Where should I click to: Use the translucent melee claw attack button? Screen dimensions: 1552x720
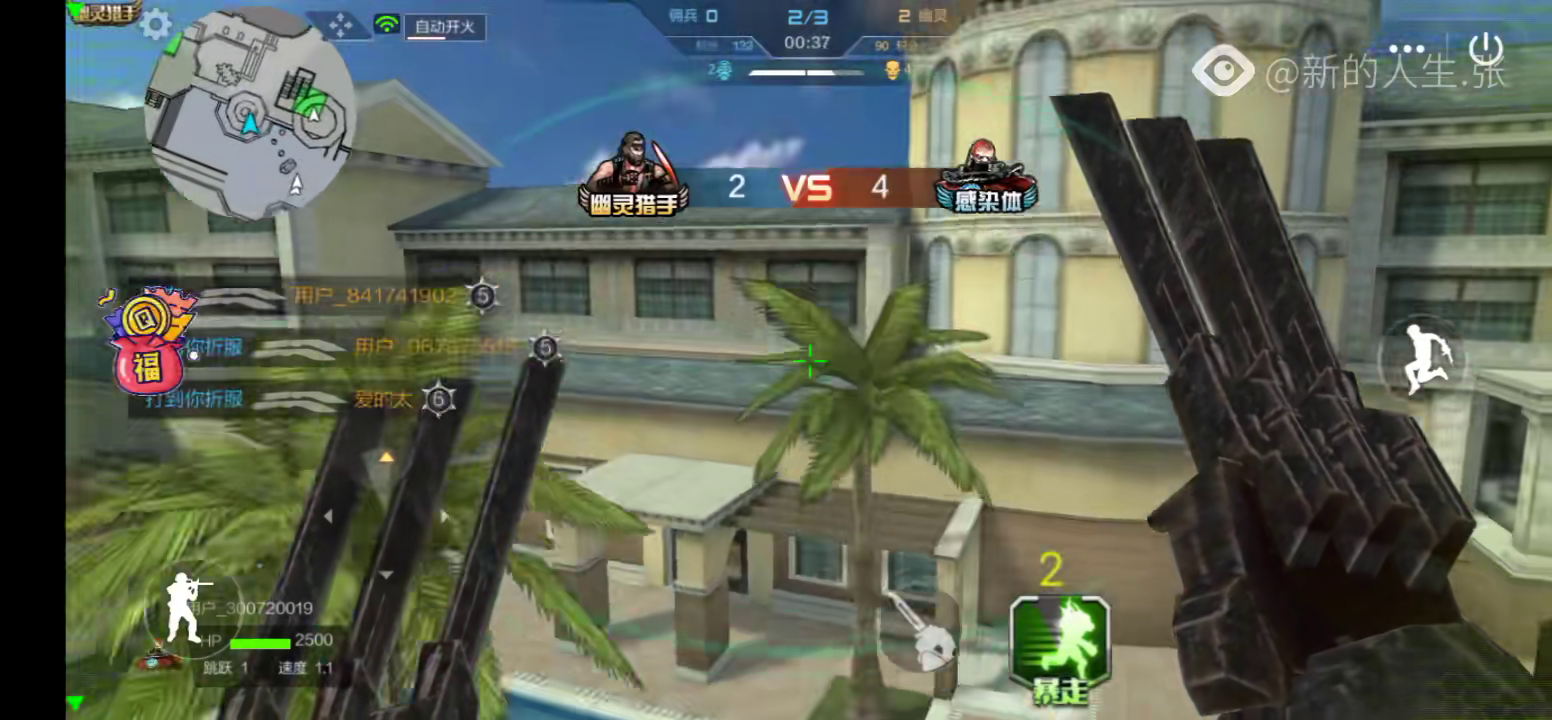[x=920, y=632]
